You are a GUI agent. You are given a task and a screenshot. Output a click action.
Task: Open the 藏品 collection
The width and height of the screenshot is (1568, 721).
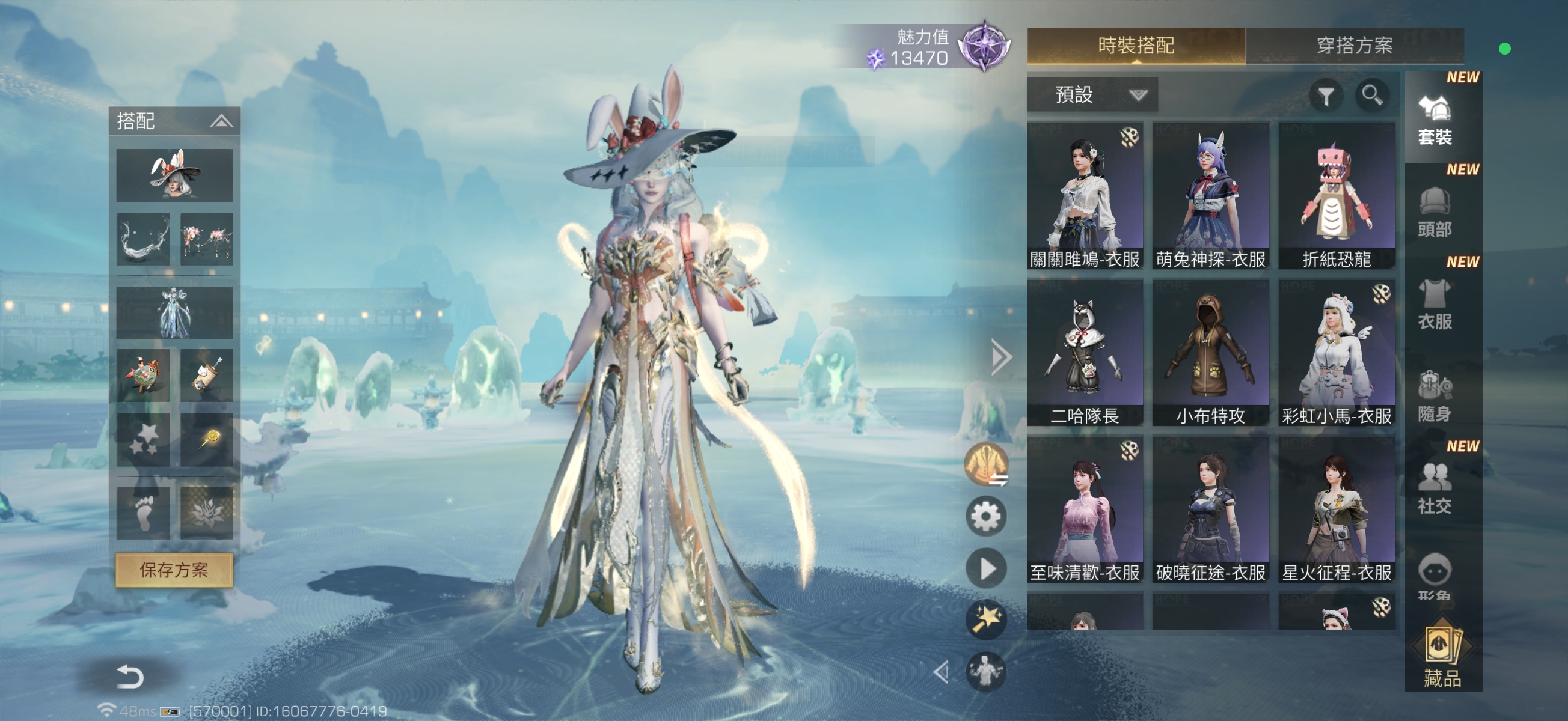pyautogui.click(x=1441, y=657)
